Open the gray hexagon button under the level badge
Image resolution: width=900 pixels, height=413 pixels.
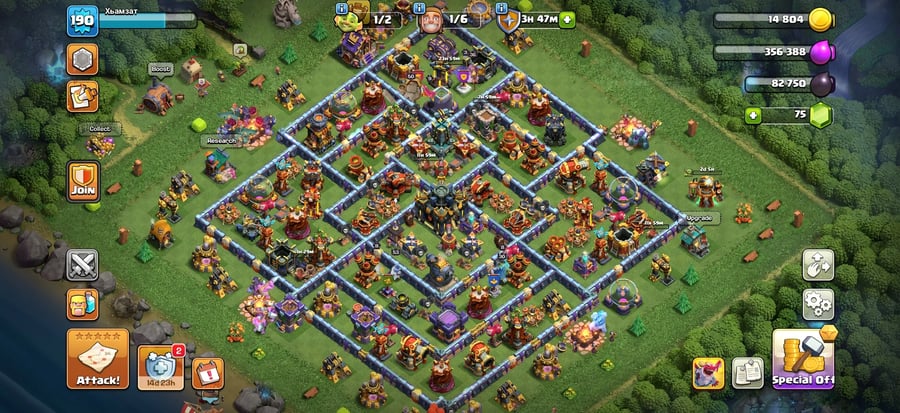[x=82, y=59]
